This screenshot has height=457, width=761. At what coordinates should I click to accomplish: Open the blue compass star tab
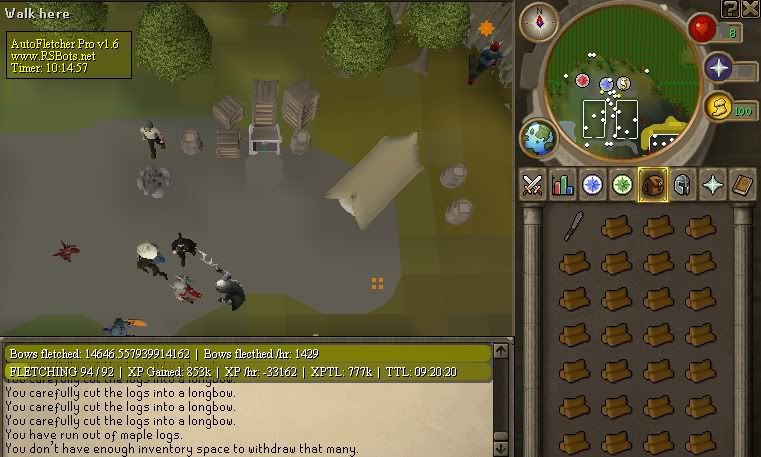click(592, 185)
